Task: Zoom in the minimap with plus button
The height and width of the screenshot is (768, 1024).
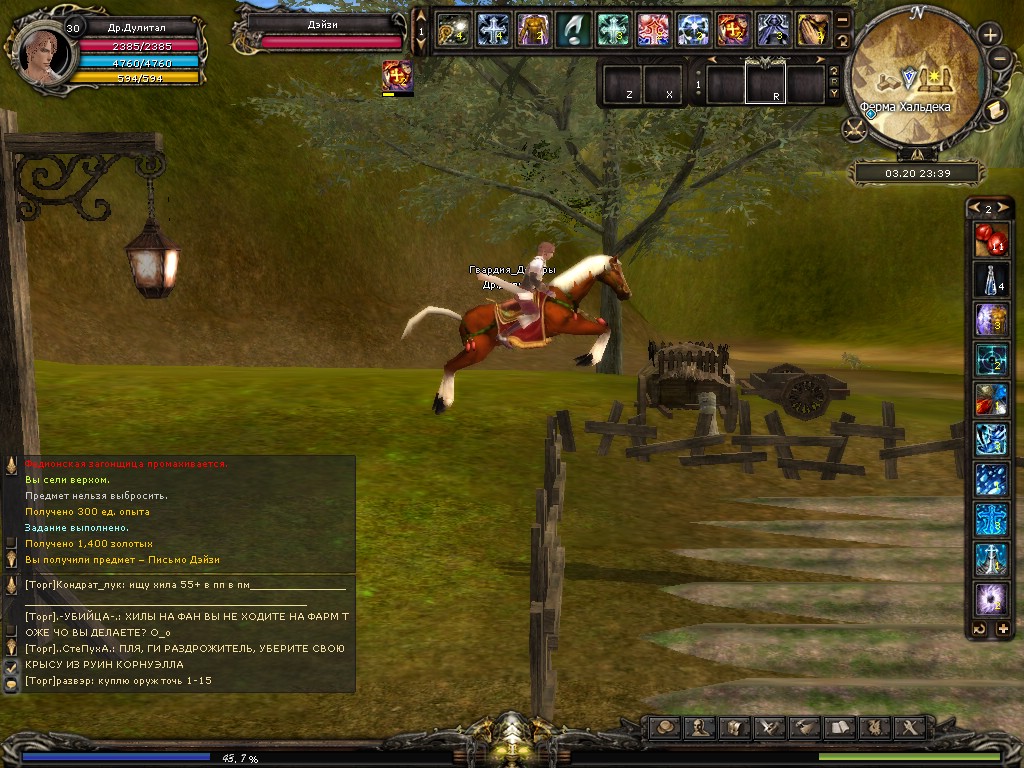Action: point(990,34)
